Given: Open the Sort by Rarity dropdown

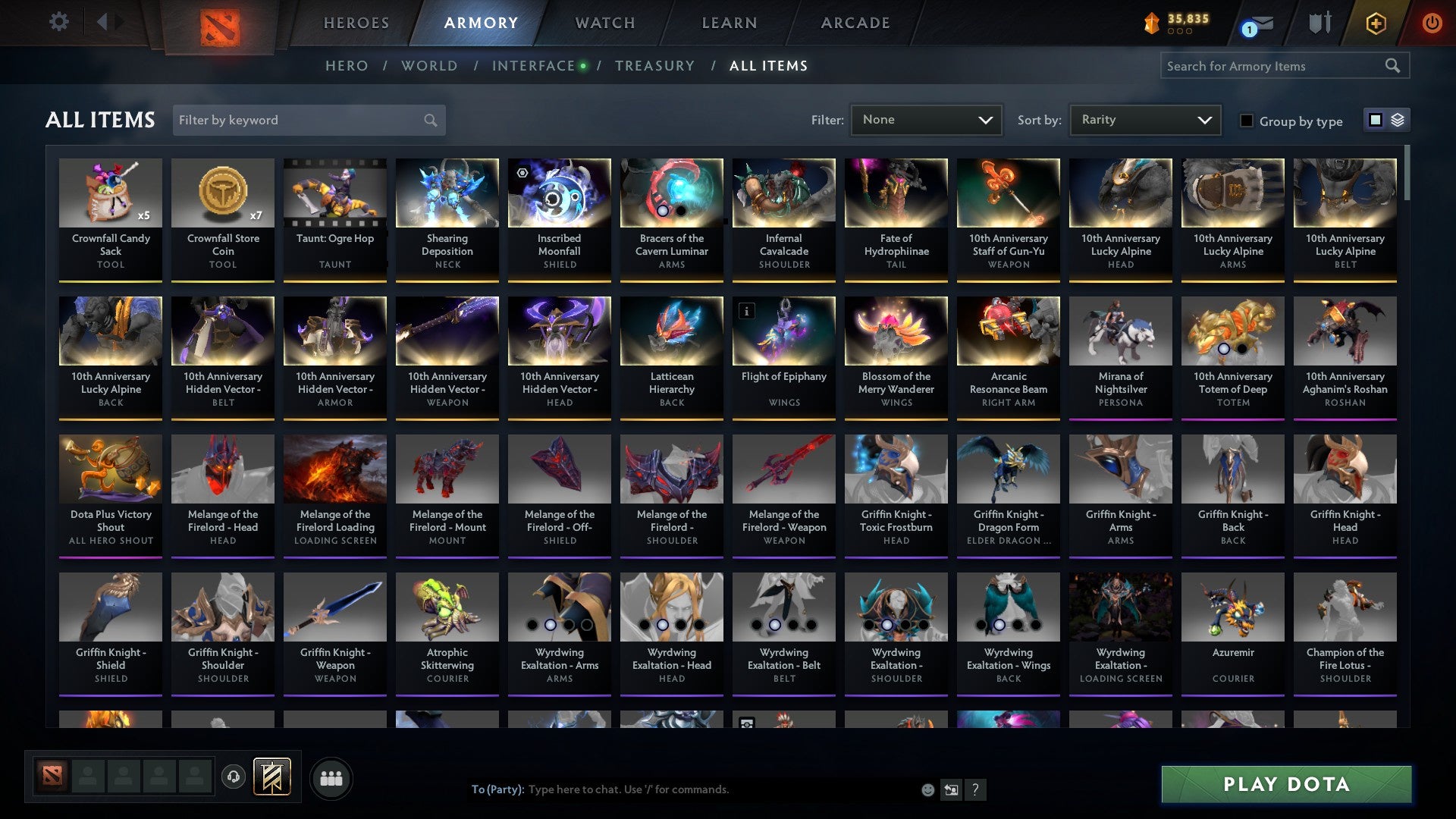Looking at the screenshot, I should coord(1145,120).
